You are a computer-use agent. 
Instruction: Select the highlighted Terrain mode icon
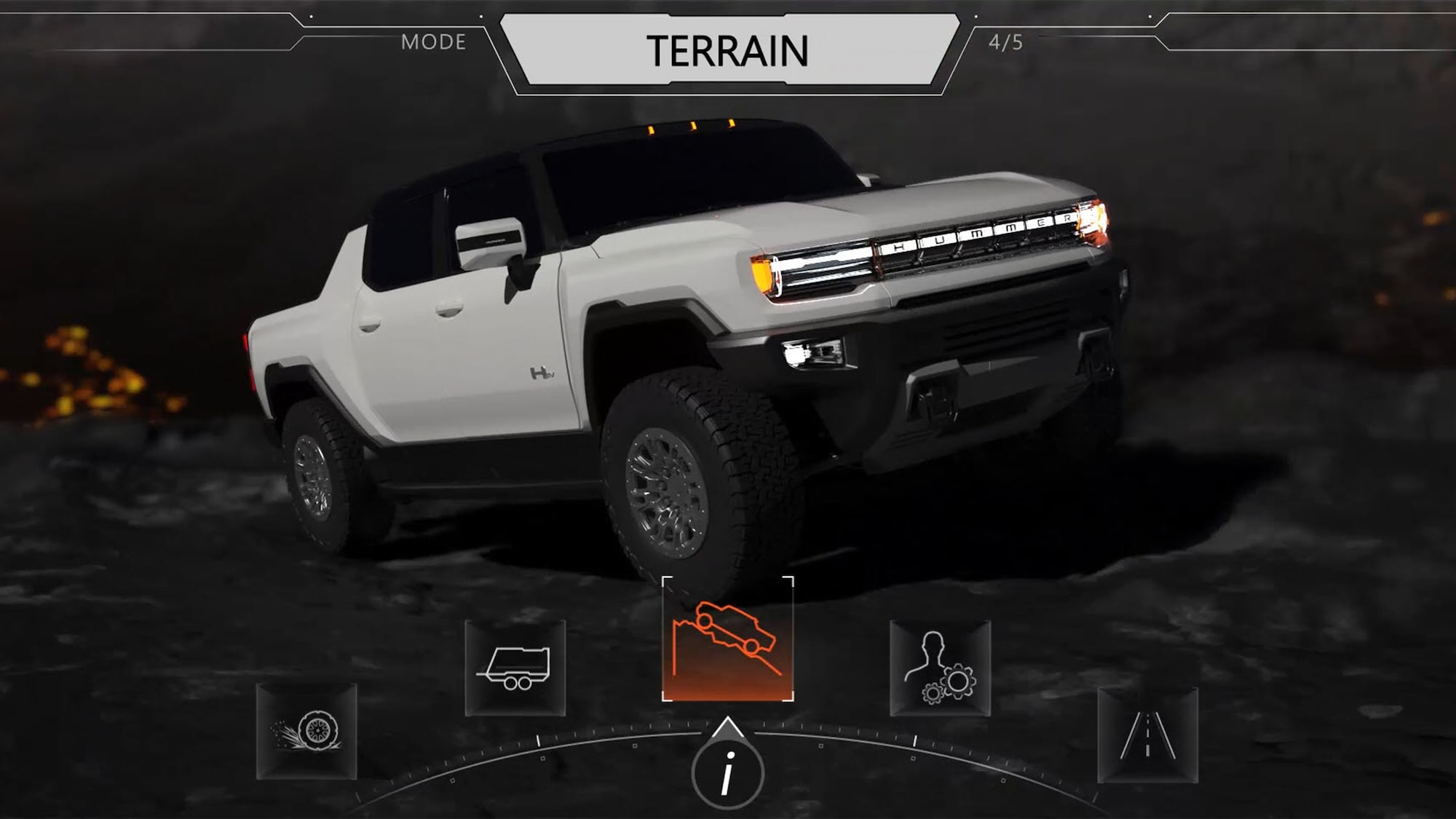click(x=727, y=640)
